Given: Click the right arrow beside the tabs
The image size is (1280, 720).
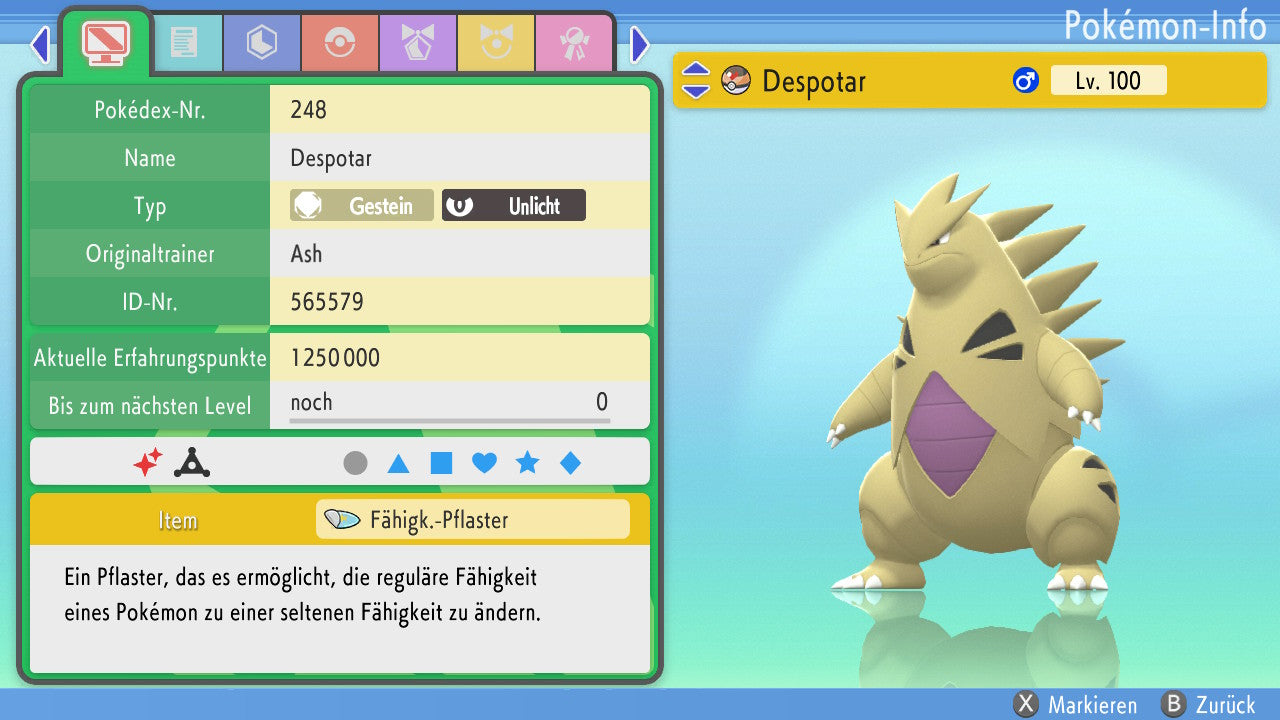Looking at the screenshot, I should [640, 44].
